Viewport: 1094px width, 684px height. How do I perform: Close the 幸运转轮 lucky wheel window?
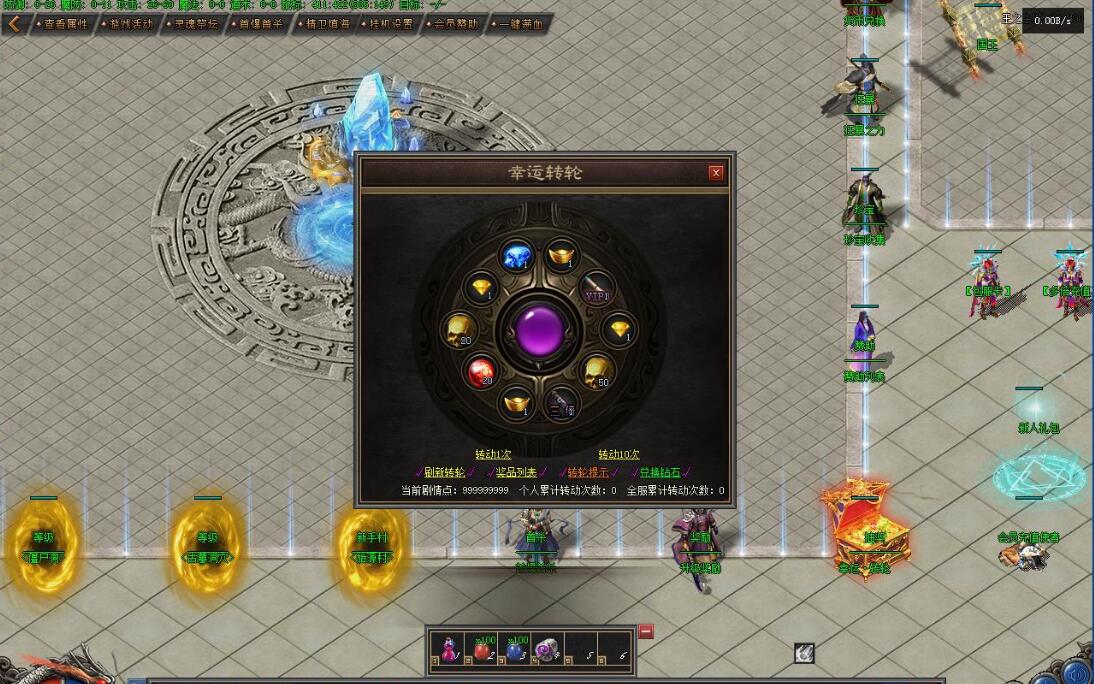715,173
